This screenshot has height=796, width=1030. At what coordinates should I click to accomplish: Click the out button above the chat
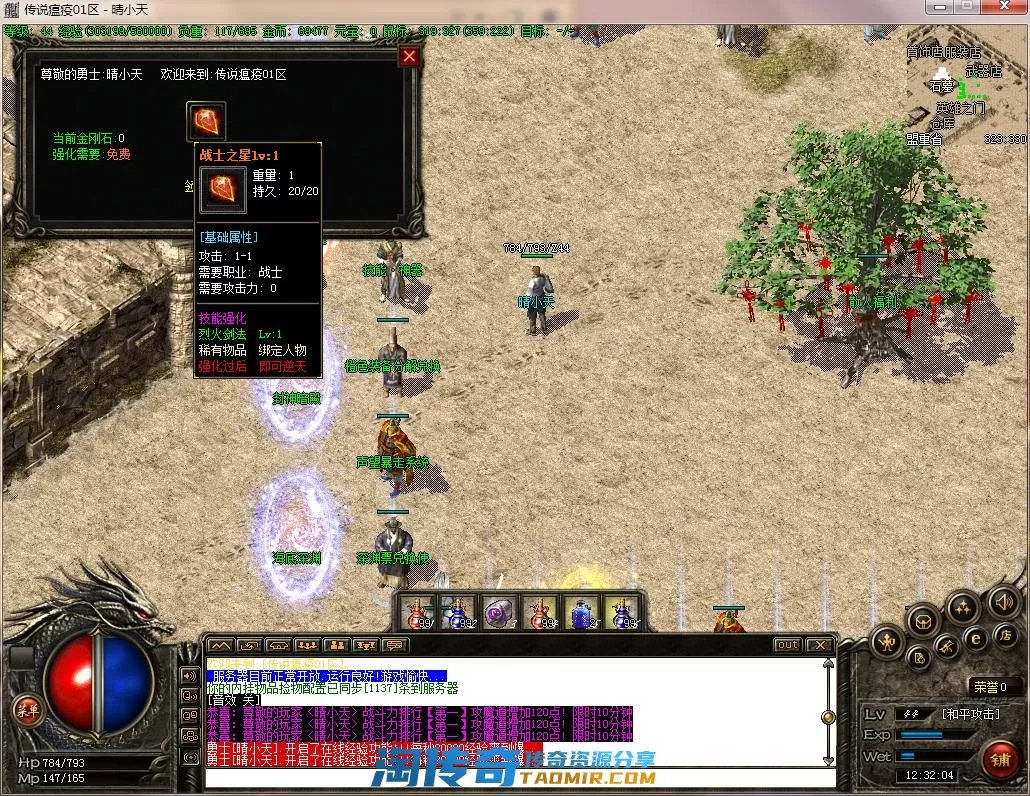point(787,645)
